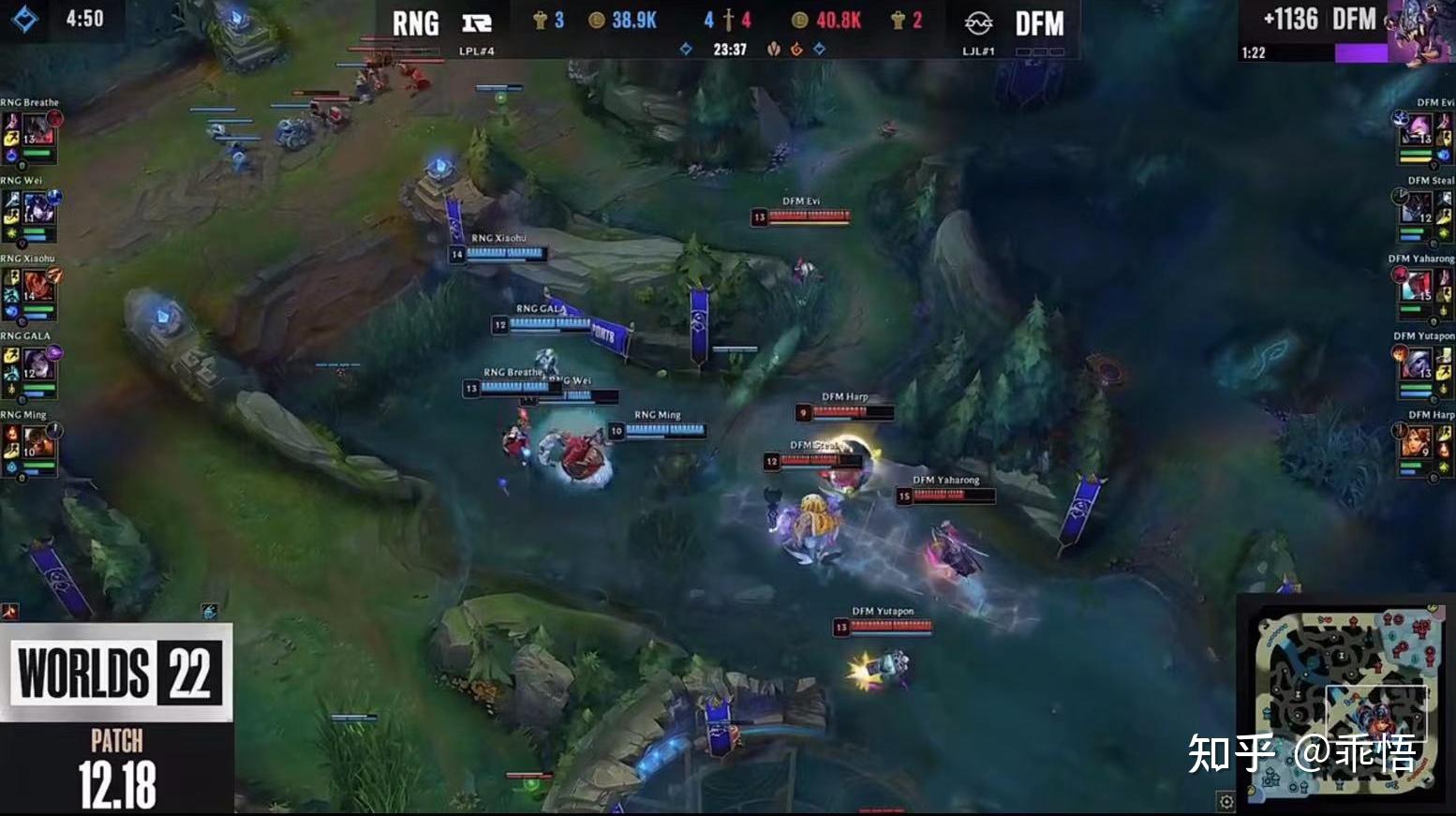Click DFM Yaharong's champion portrait
This screenshot has width=1456, height=816.
tap(1418, 284)
